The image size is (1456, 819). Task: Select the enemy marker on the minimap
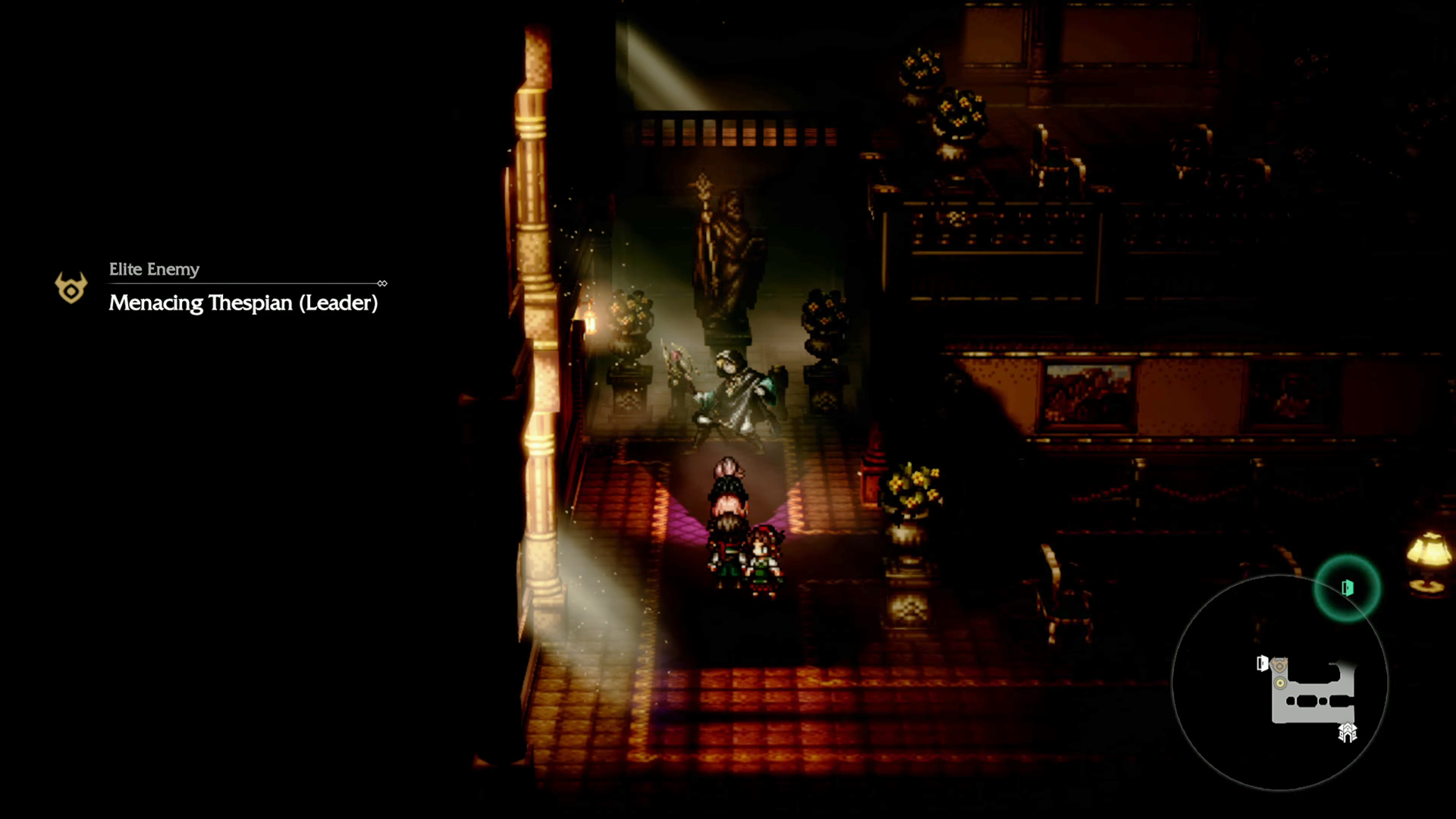pos(1280,664)
